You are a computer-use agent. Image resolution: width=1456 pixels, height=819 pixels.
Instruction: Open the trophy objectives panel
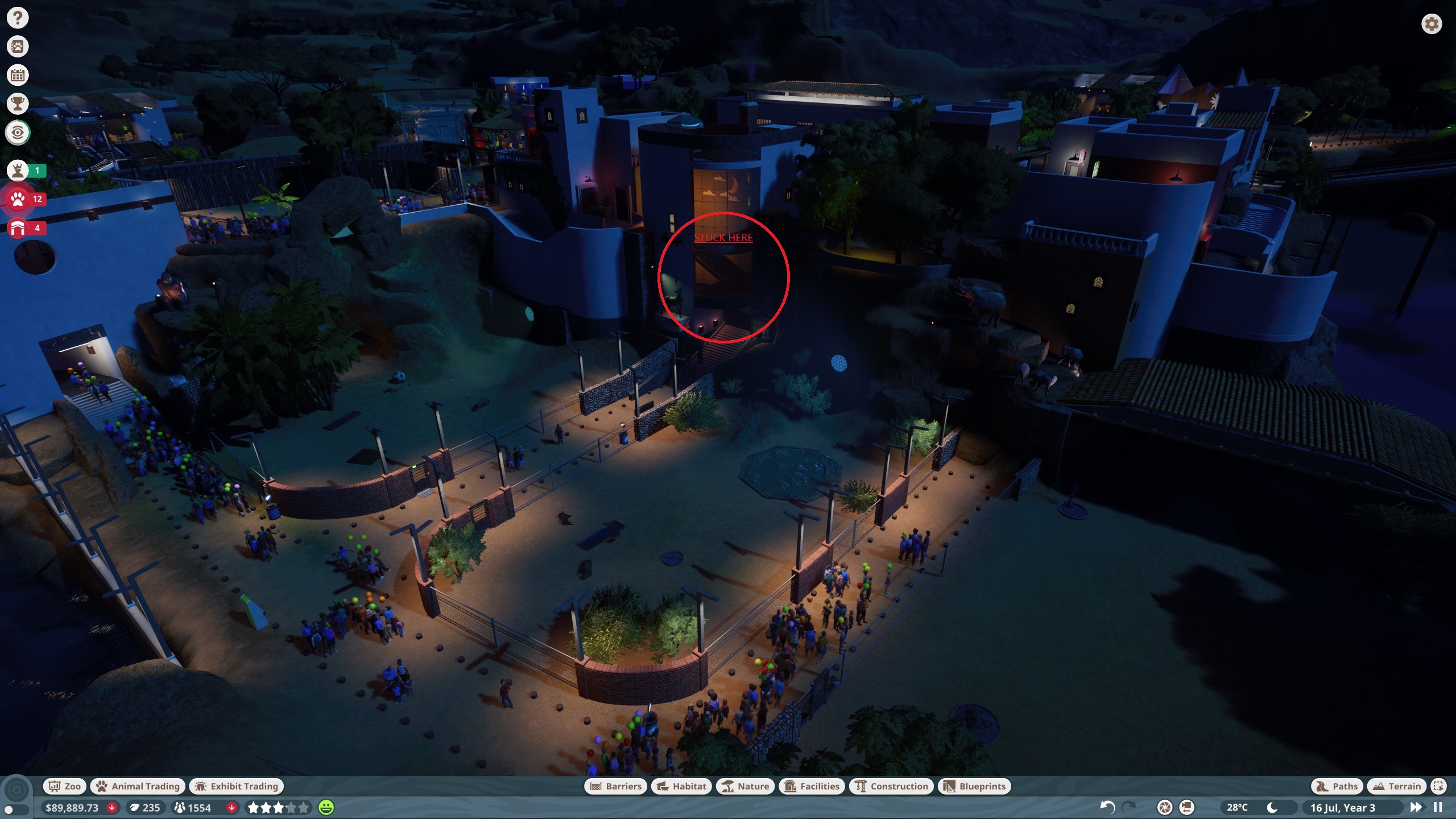[18, 104]
